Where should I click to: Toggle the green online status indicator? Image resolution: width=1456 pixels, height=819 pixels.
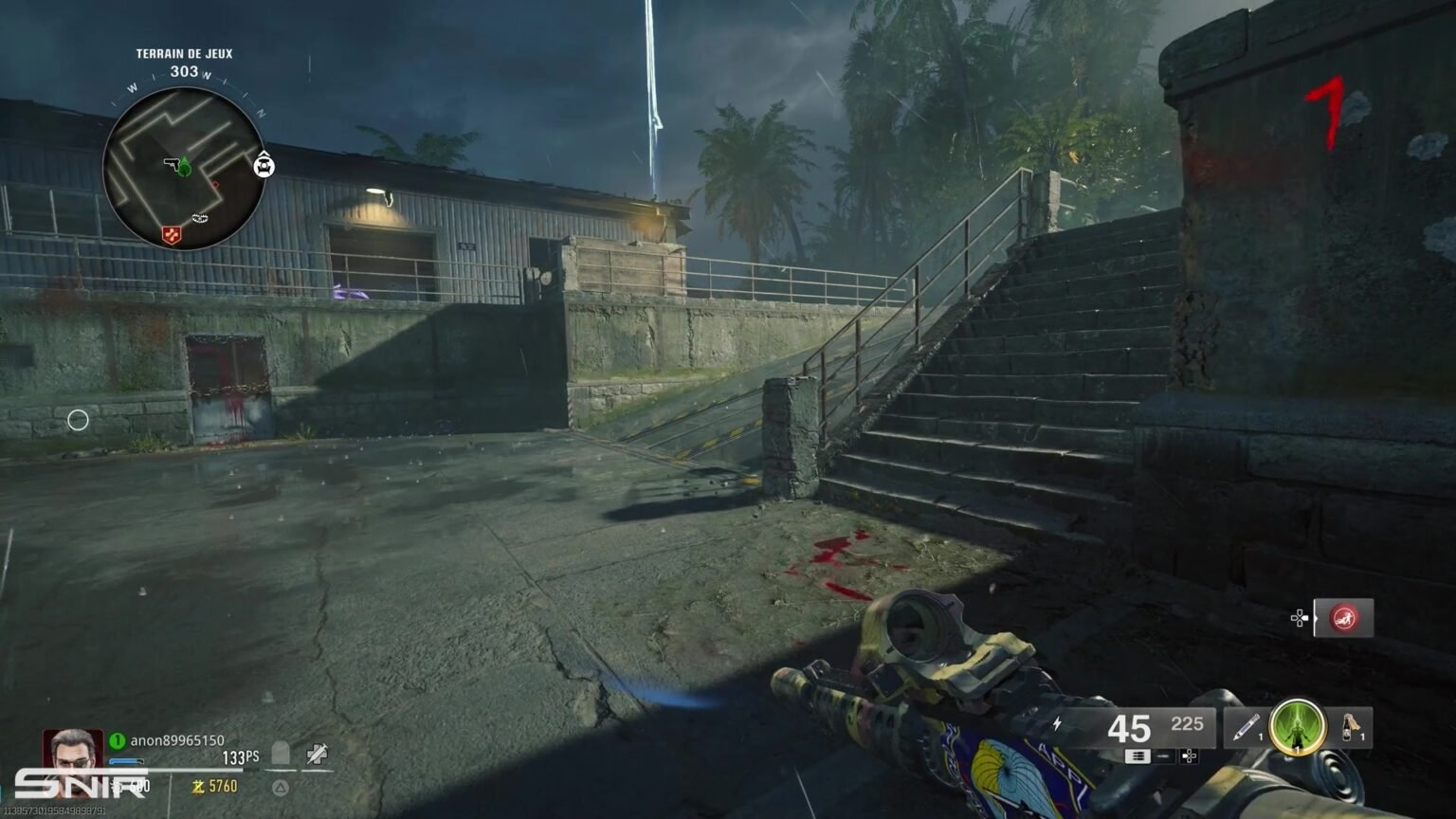click(x=118, y=739)
